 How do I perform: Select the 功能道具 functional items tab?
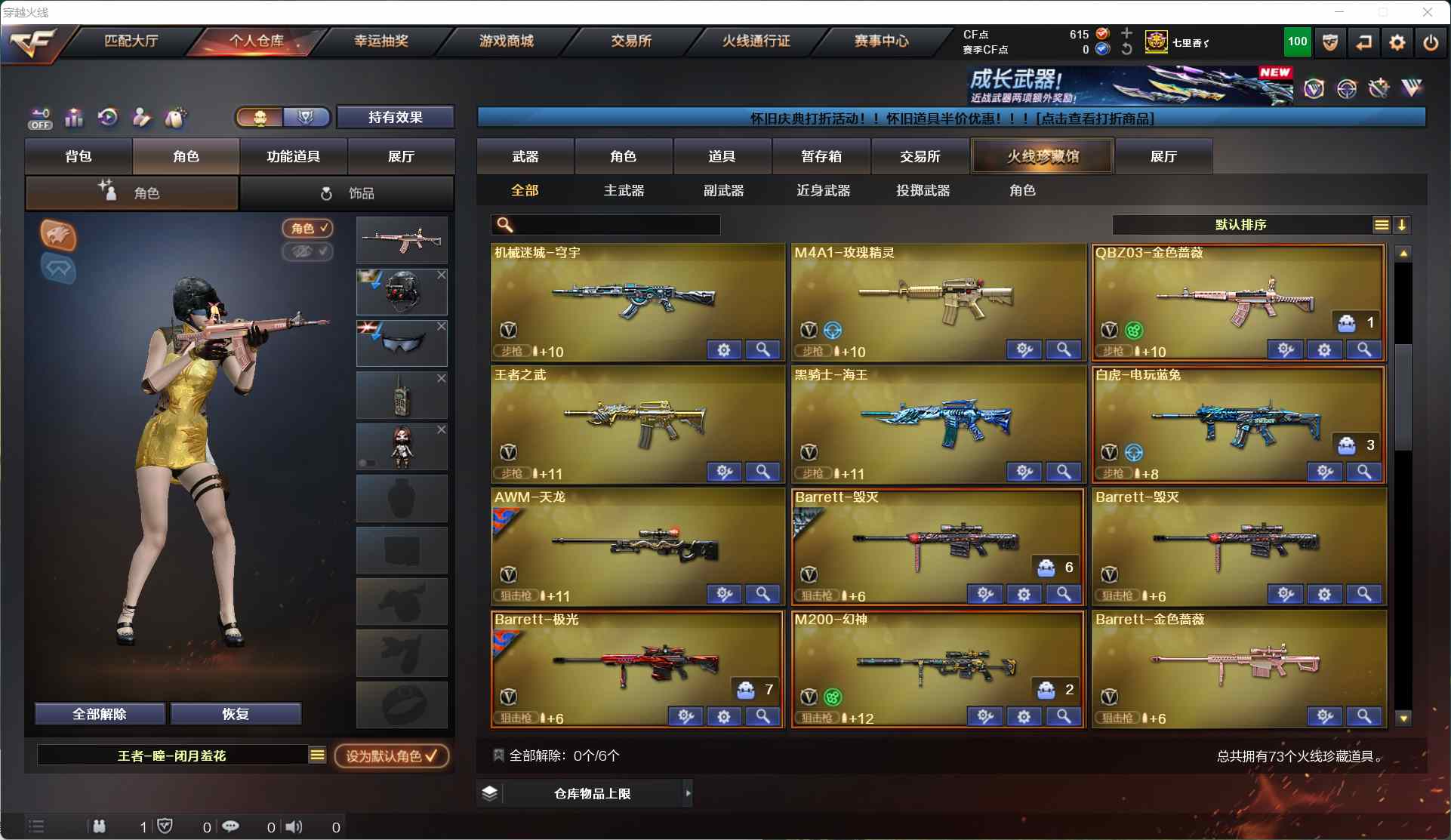293,156
